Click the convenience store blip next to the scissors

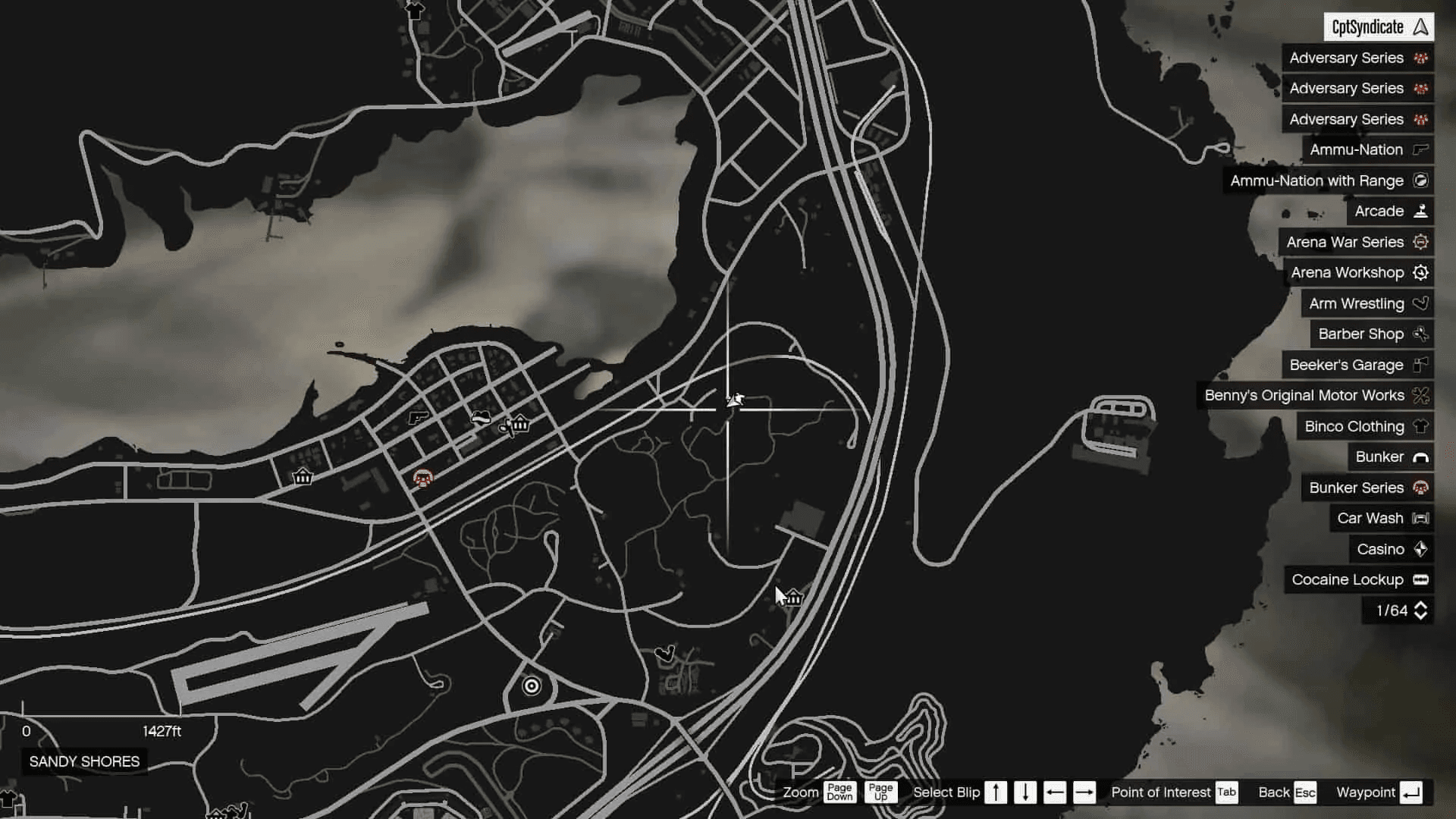(x=519, y=425)
